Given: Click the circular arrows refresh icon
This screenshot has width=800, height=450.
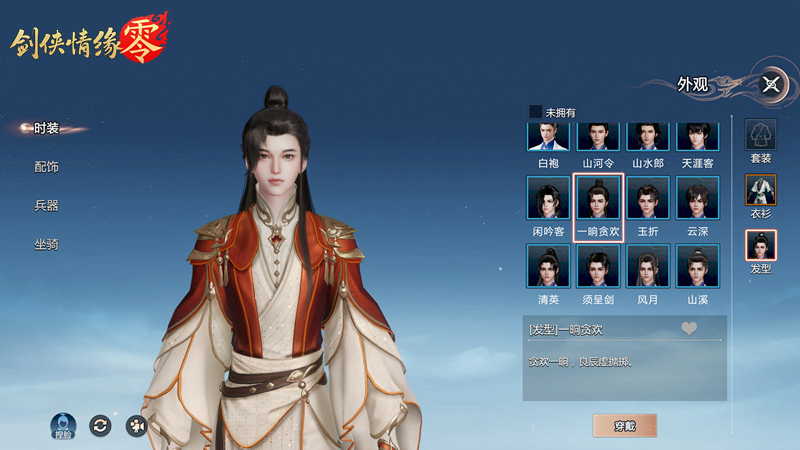Looking at the screenshot, I should pos(99,425).
